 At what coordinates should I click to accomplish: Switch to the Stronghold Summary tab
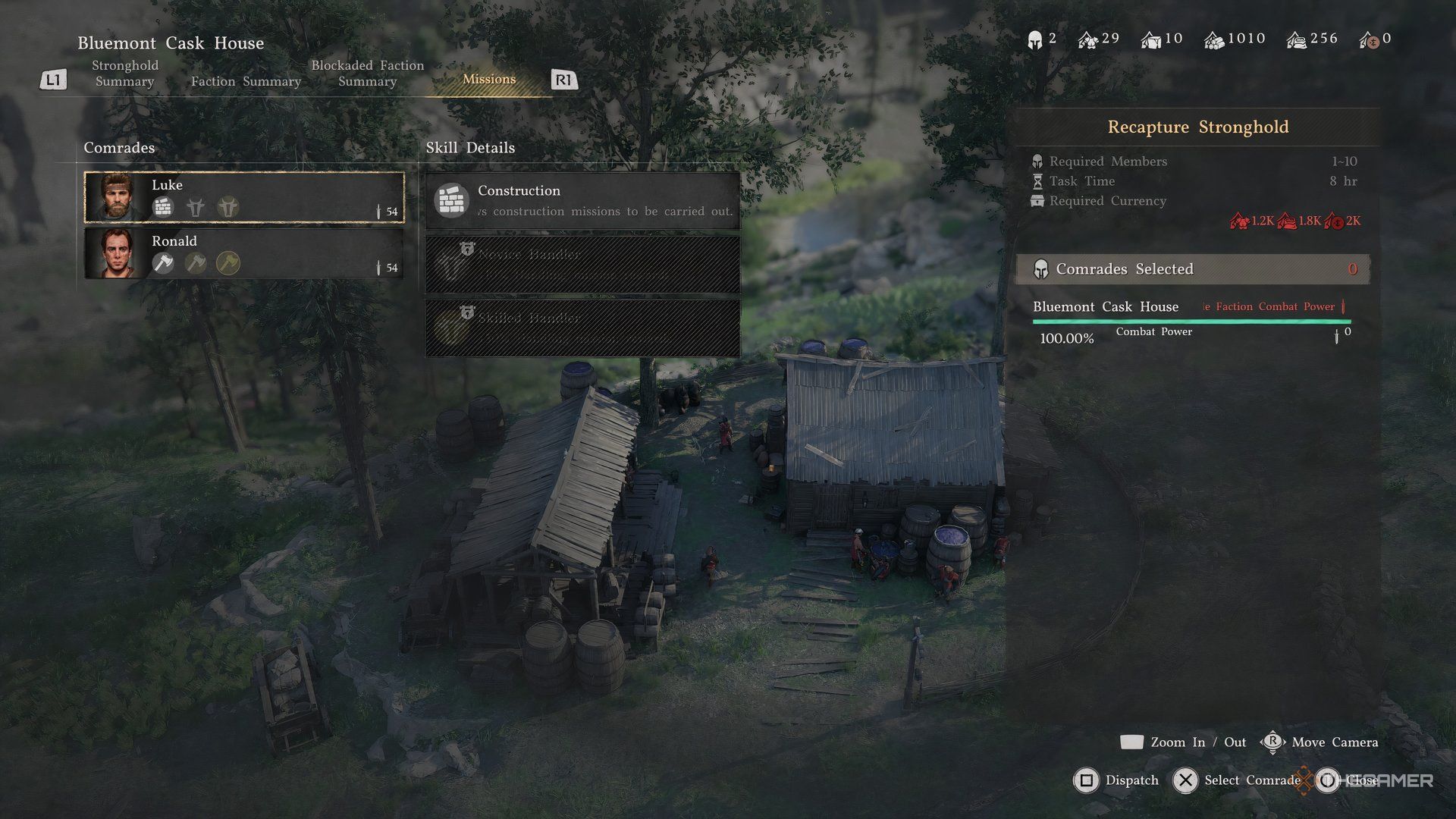coord(125,74)
